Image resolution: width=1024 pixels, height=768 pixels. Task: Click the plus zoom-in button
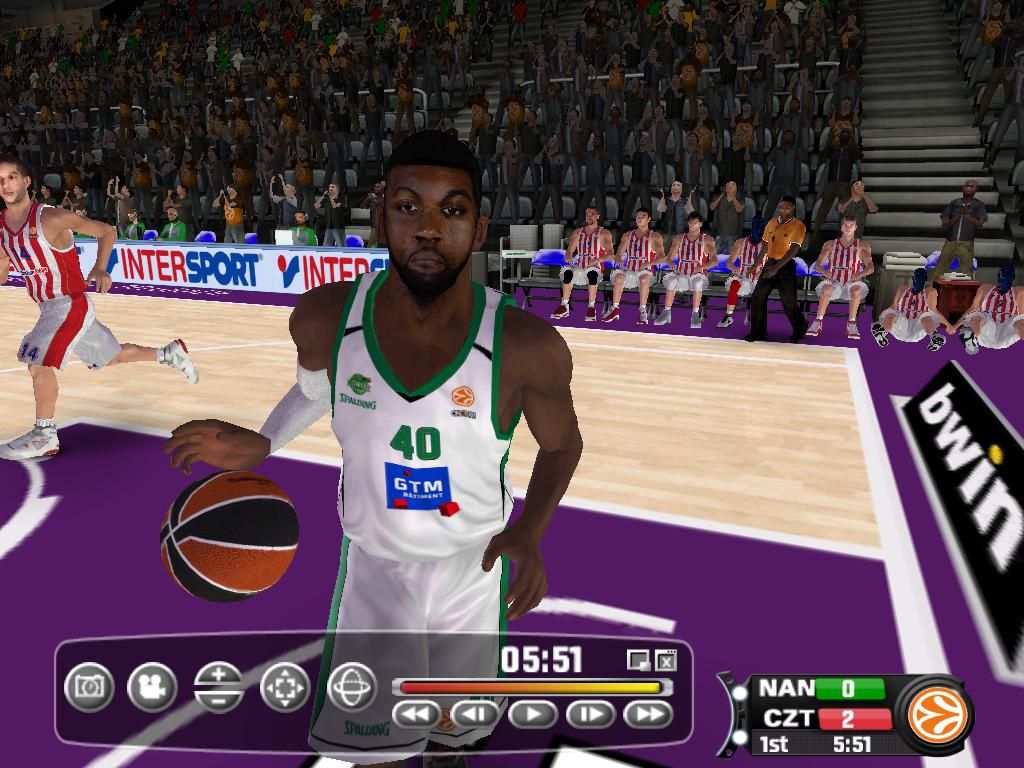pyautogui.click(x=219, y=675)
